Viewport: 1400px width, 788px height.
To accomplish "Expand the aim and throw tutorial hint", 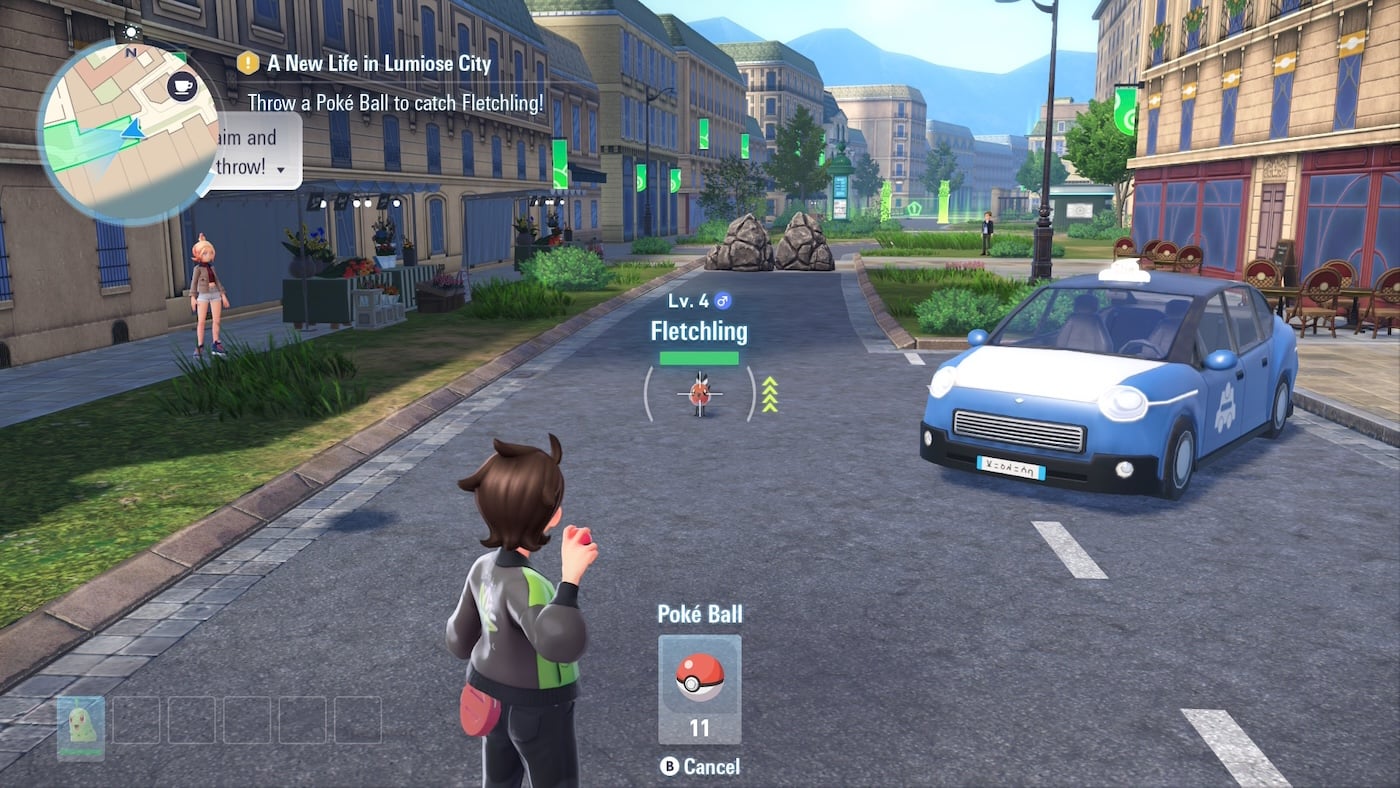I will [281, 169].
